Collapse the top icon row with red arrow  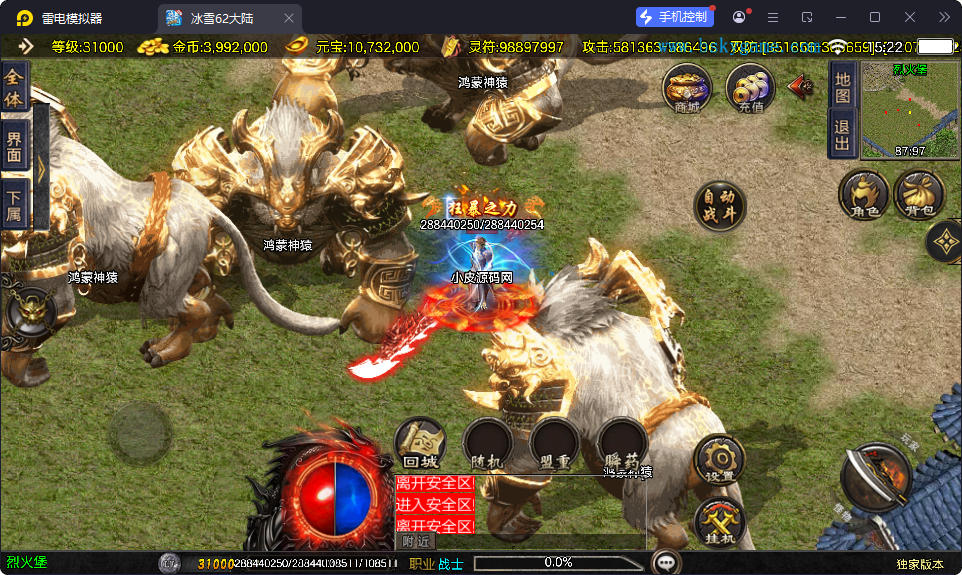click(801, 86)
